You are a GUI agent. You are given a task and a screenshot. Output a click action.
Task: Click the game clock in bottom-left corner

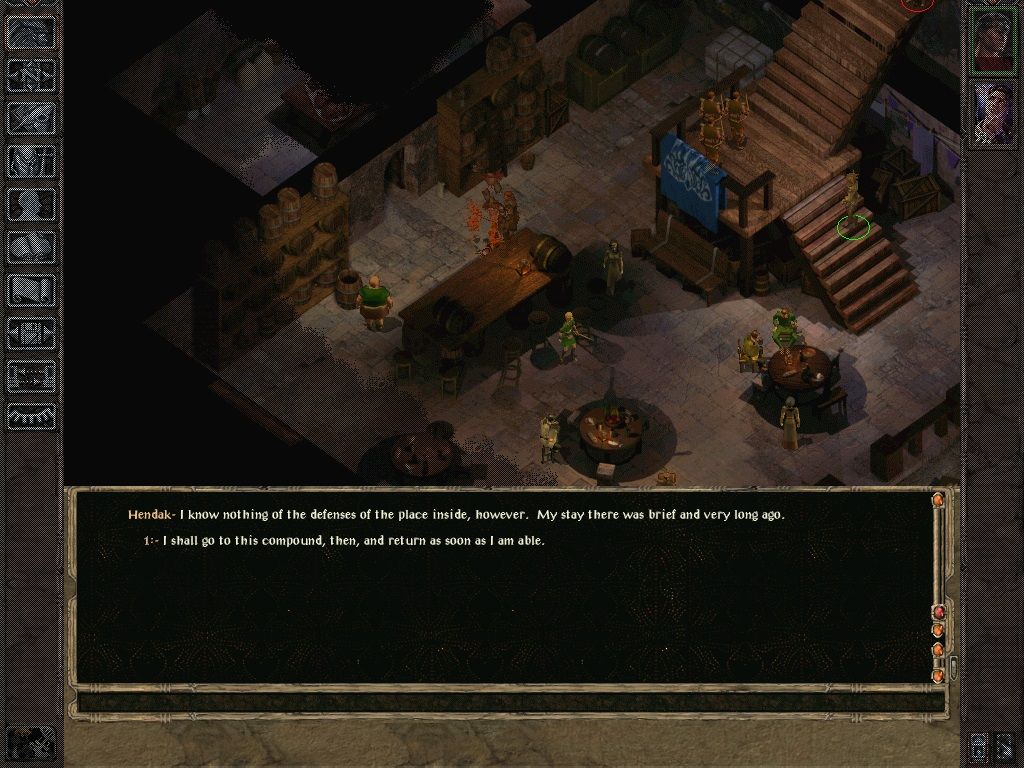pyautogui.click(x=30, y=744)
